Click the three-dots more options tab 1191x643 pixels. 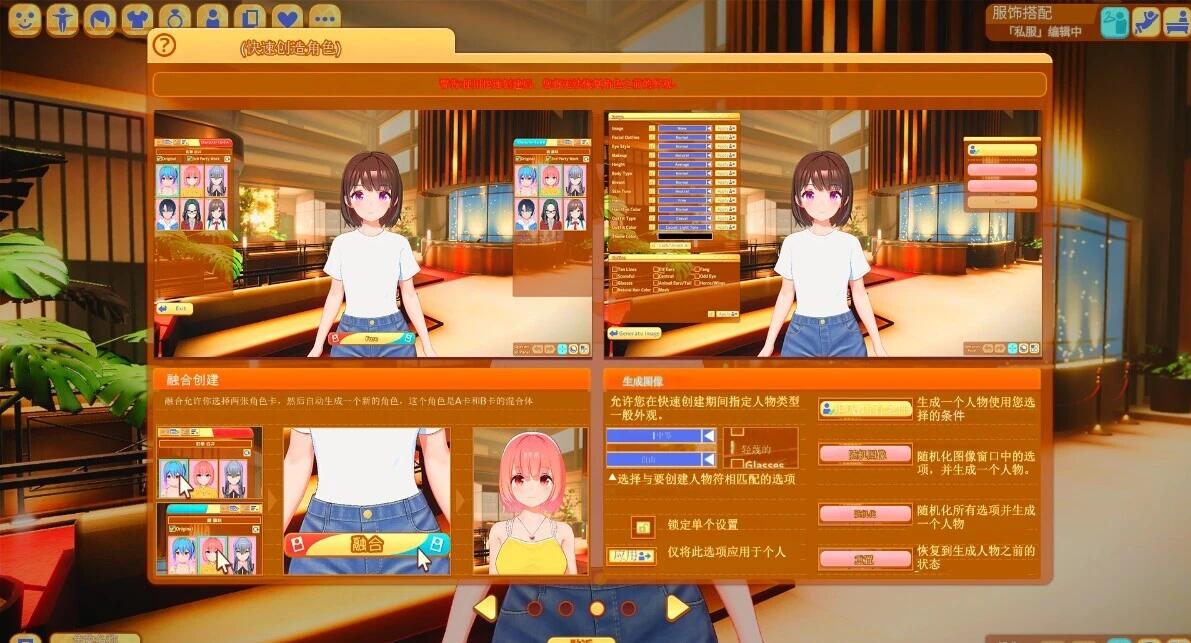pos(324,18)
